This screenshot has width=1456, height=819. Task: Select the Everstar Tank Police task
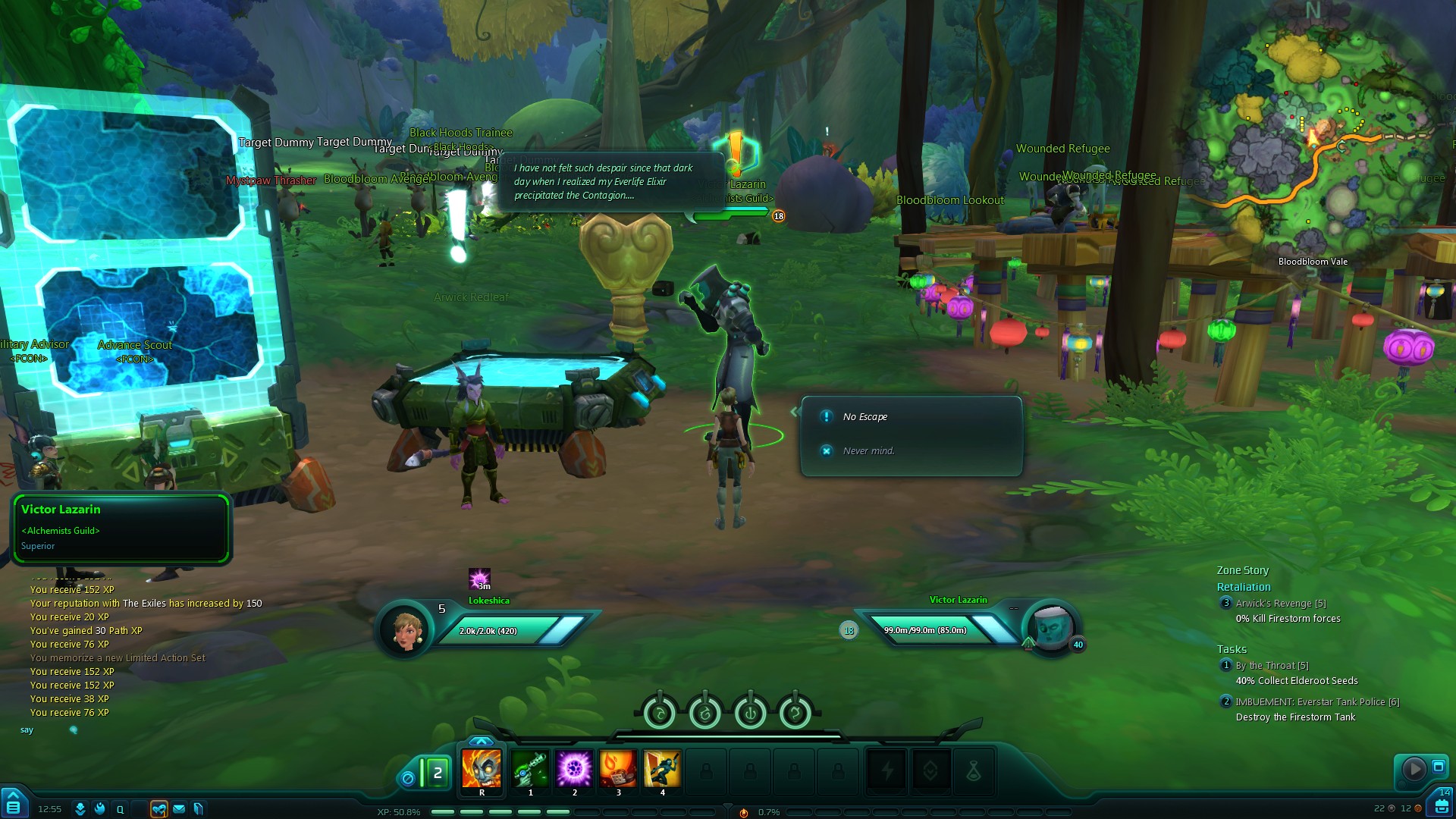pyautogui.click(x=1317, y=702)
